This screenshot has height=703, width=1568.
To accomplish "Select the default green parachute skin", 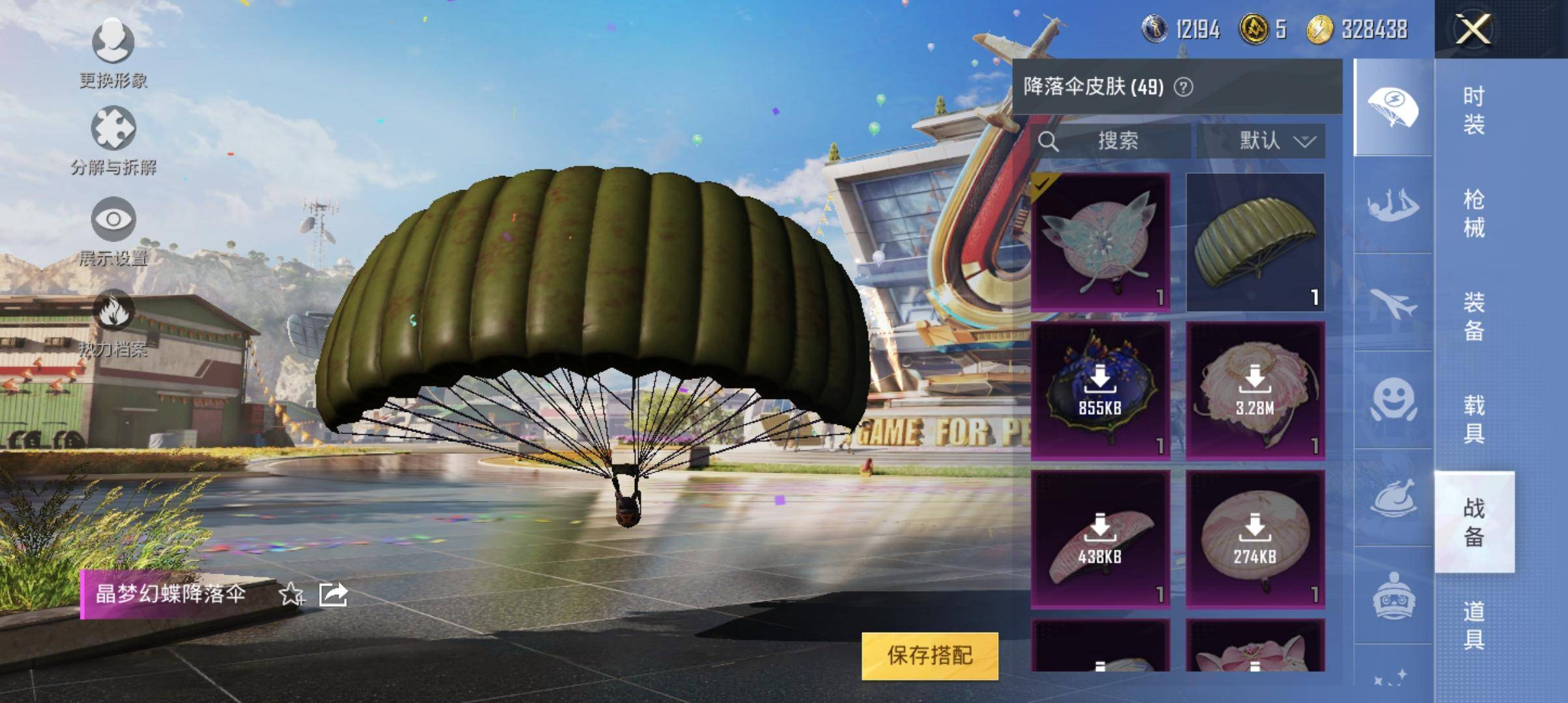I will coord(1255,241).
